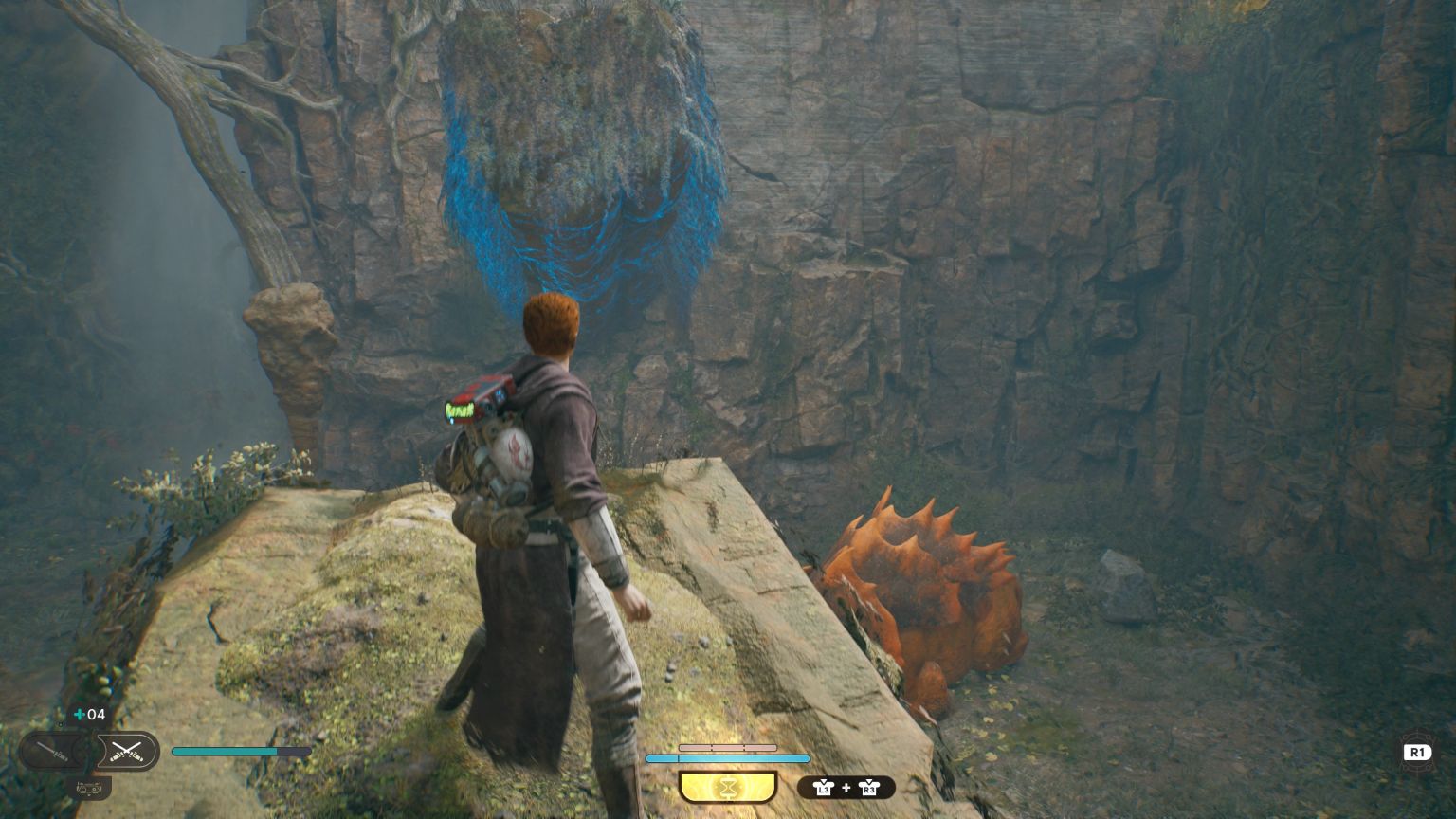The width and height of the screenshot is (1456, 819).
Task: Toggle the touchpad outline around R1 prompt
Action: (1417, 752)
